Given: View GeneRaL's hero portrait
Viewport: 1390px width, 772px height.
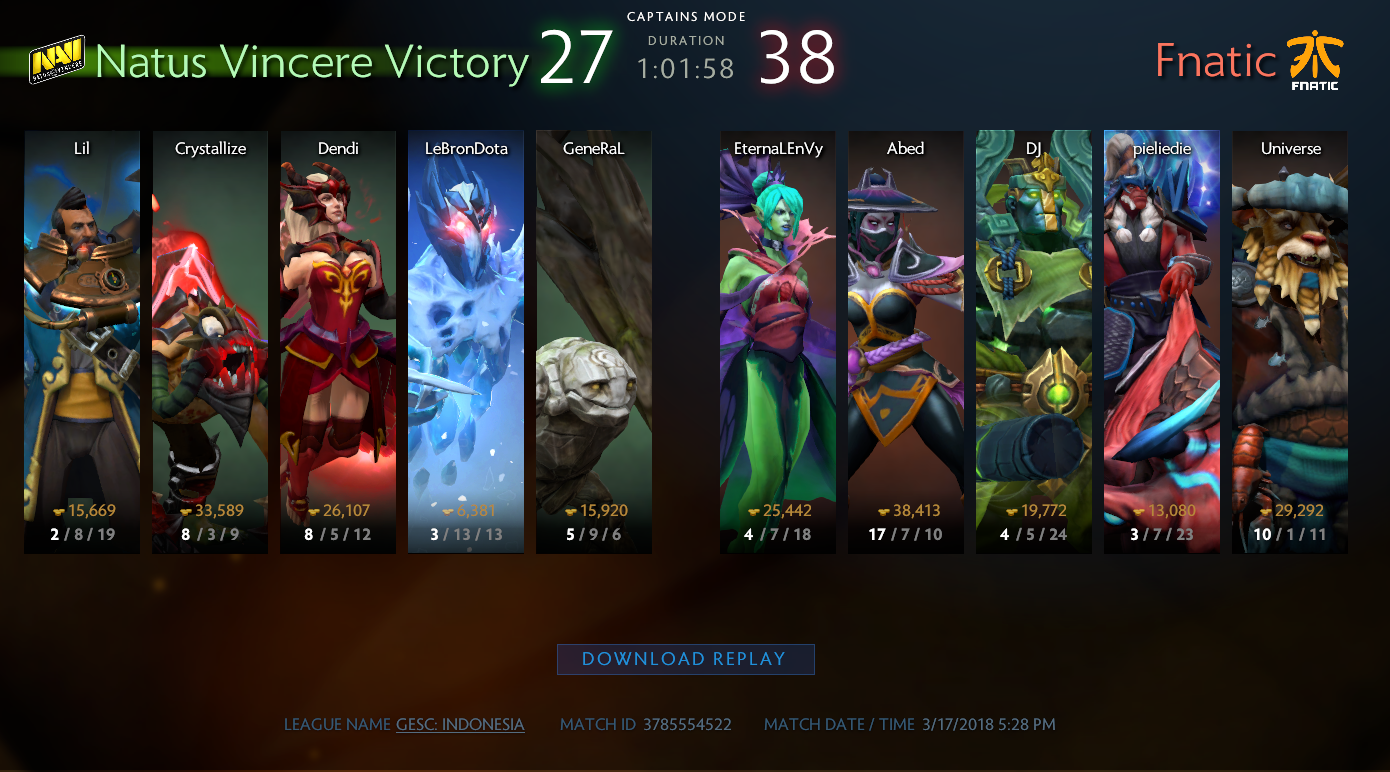Looking at the screenshot, I should (594, 341).
